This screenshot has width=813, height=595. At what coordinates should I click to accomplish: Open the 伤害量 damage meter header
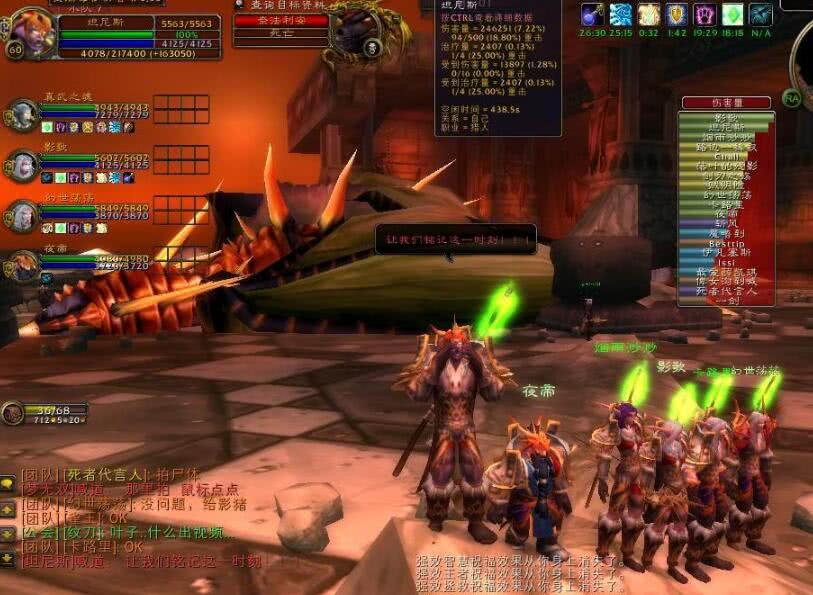pyautogui.click(x=726, y=102)
